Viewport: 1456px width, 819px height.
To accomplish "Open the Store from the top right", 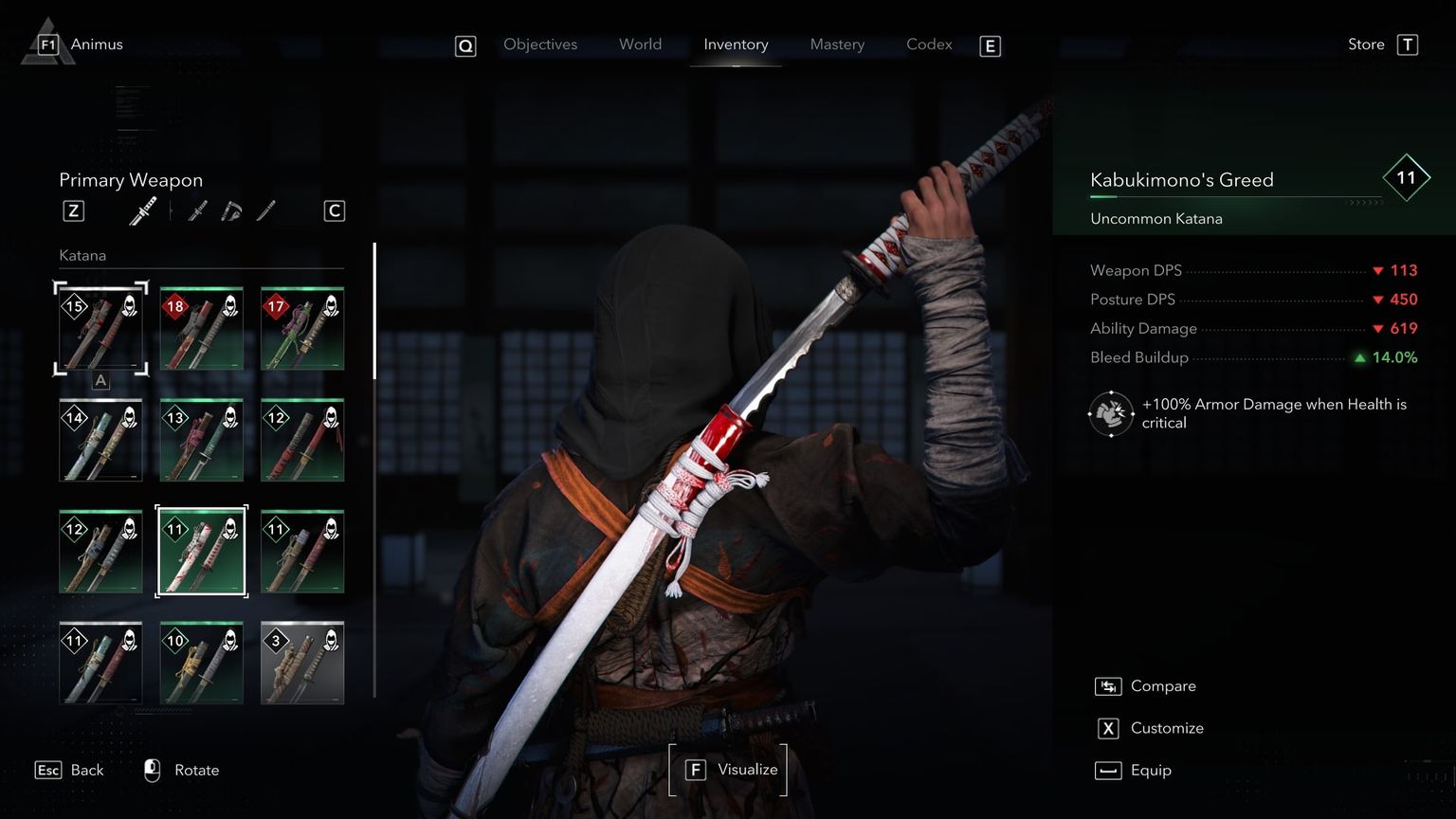I will (x=1365, y=44).
